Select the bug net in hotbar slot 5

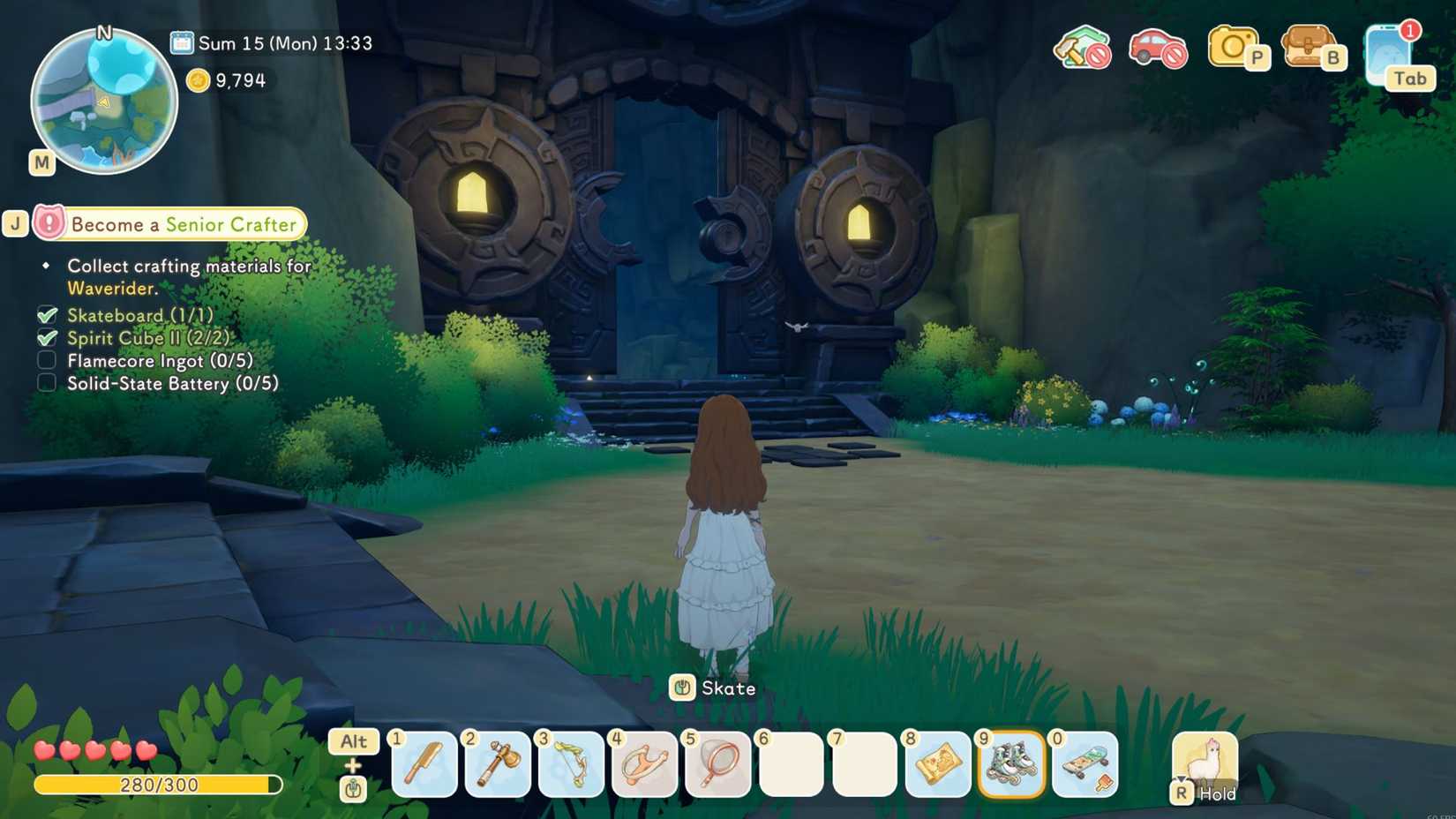pyautogui.click(x=717, y=766)
